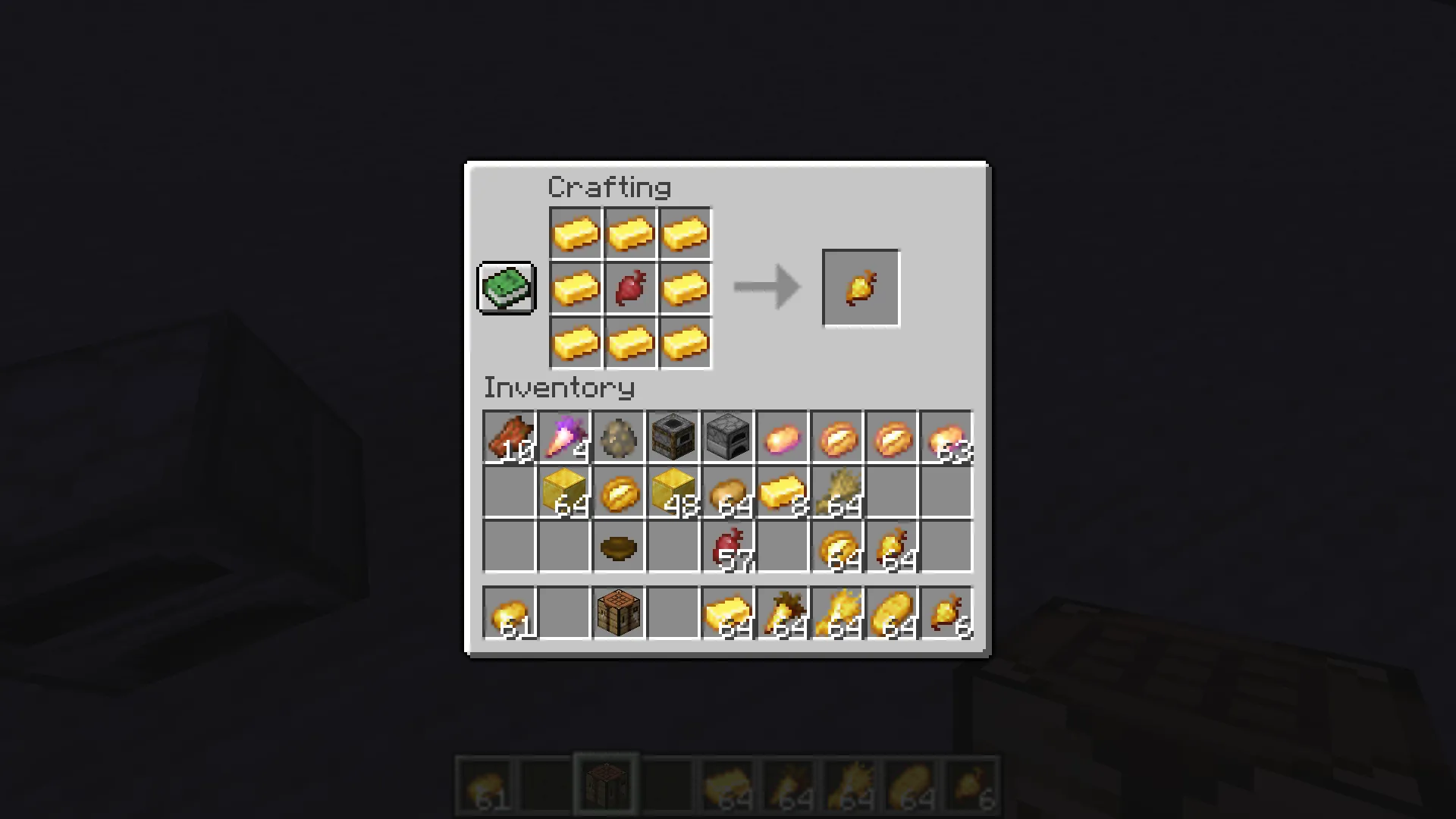Click the stack of 8 gold ingots
This screenshot has width=1456, height=819.
point(782,492)
